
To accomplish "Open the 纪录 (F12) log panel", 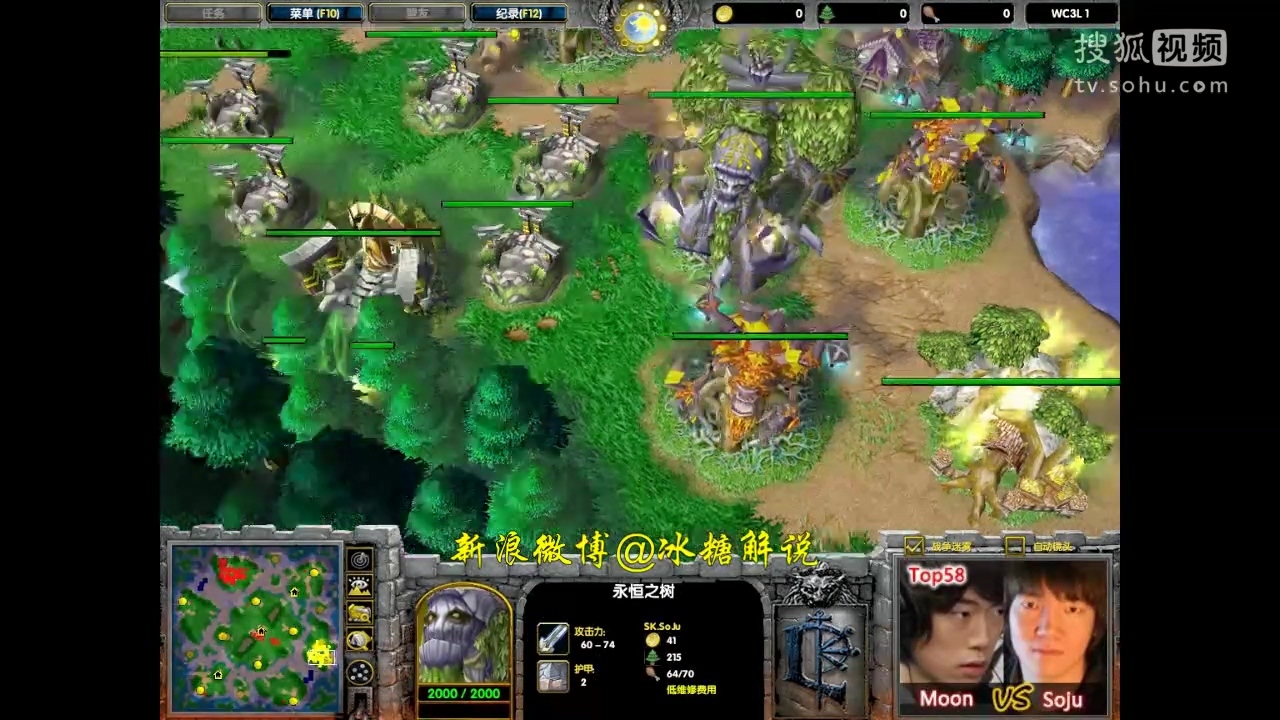I will coord(519,13).
